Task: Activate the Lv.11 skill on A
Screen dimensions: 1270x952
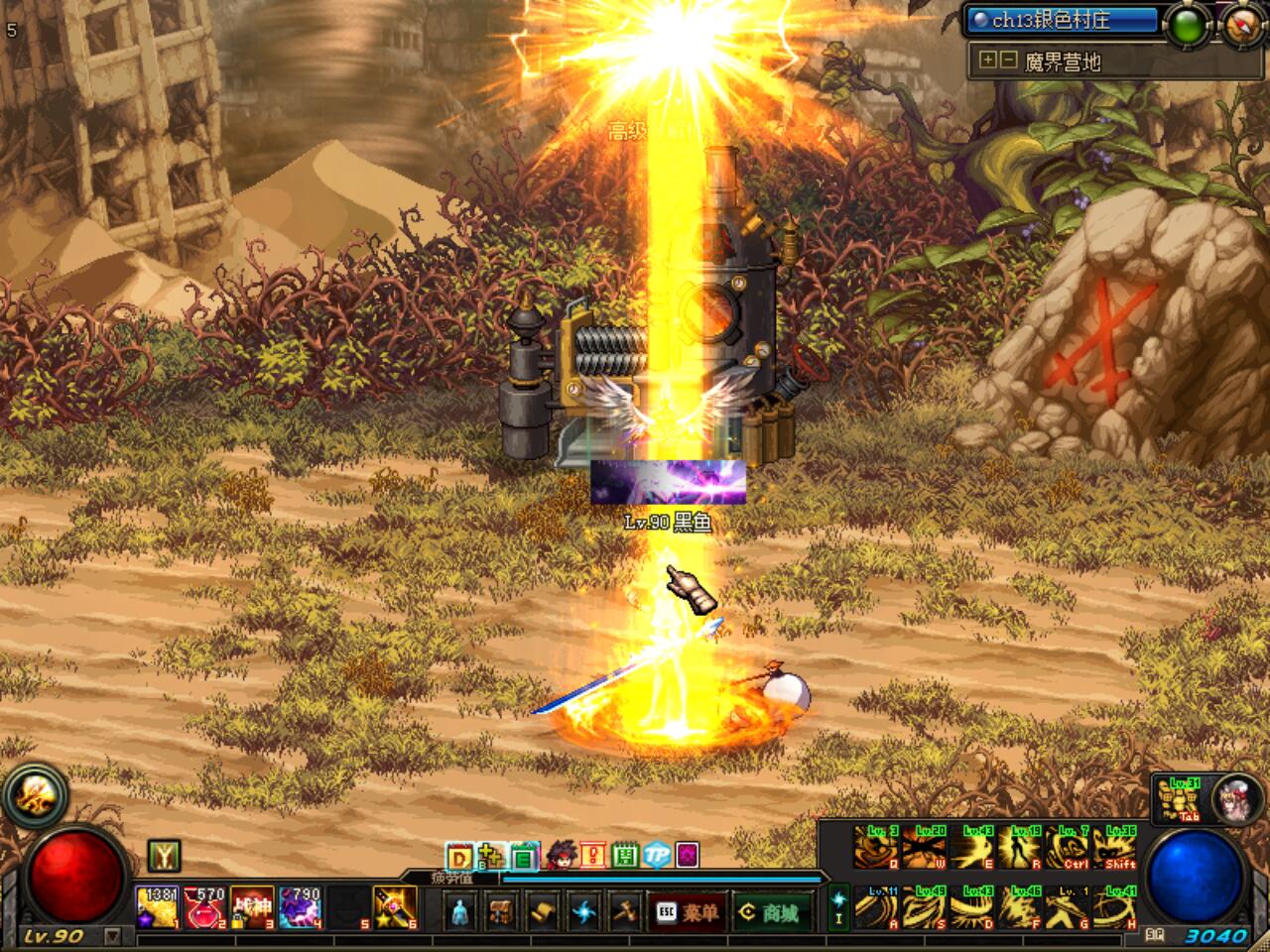Action: [x=877, y=907]
